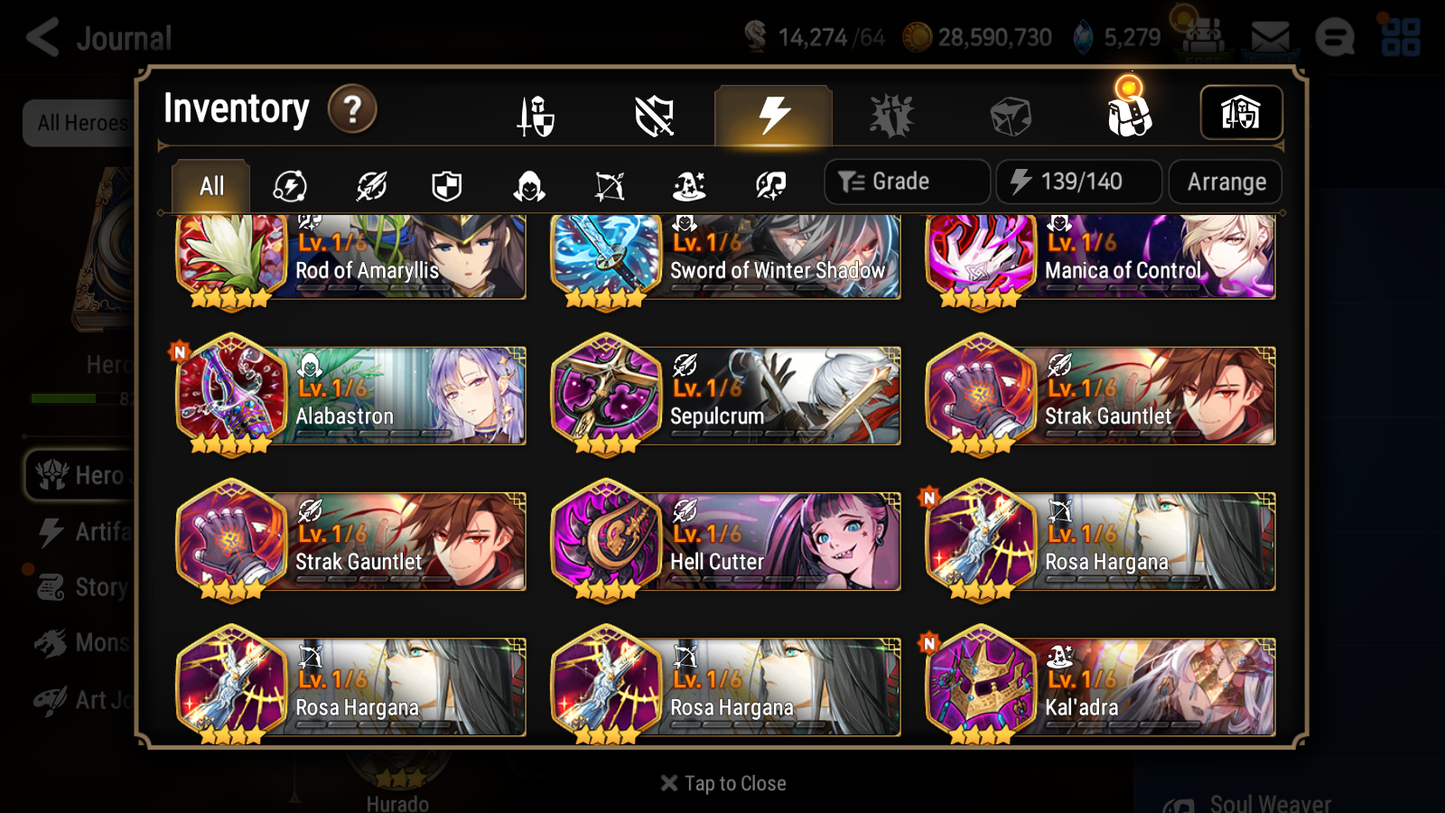
Task: Open the Storage building icon beside the backpack
Action: coord(1241,113)
